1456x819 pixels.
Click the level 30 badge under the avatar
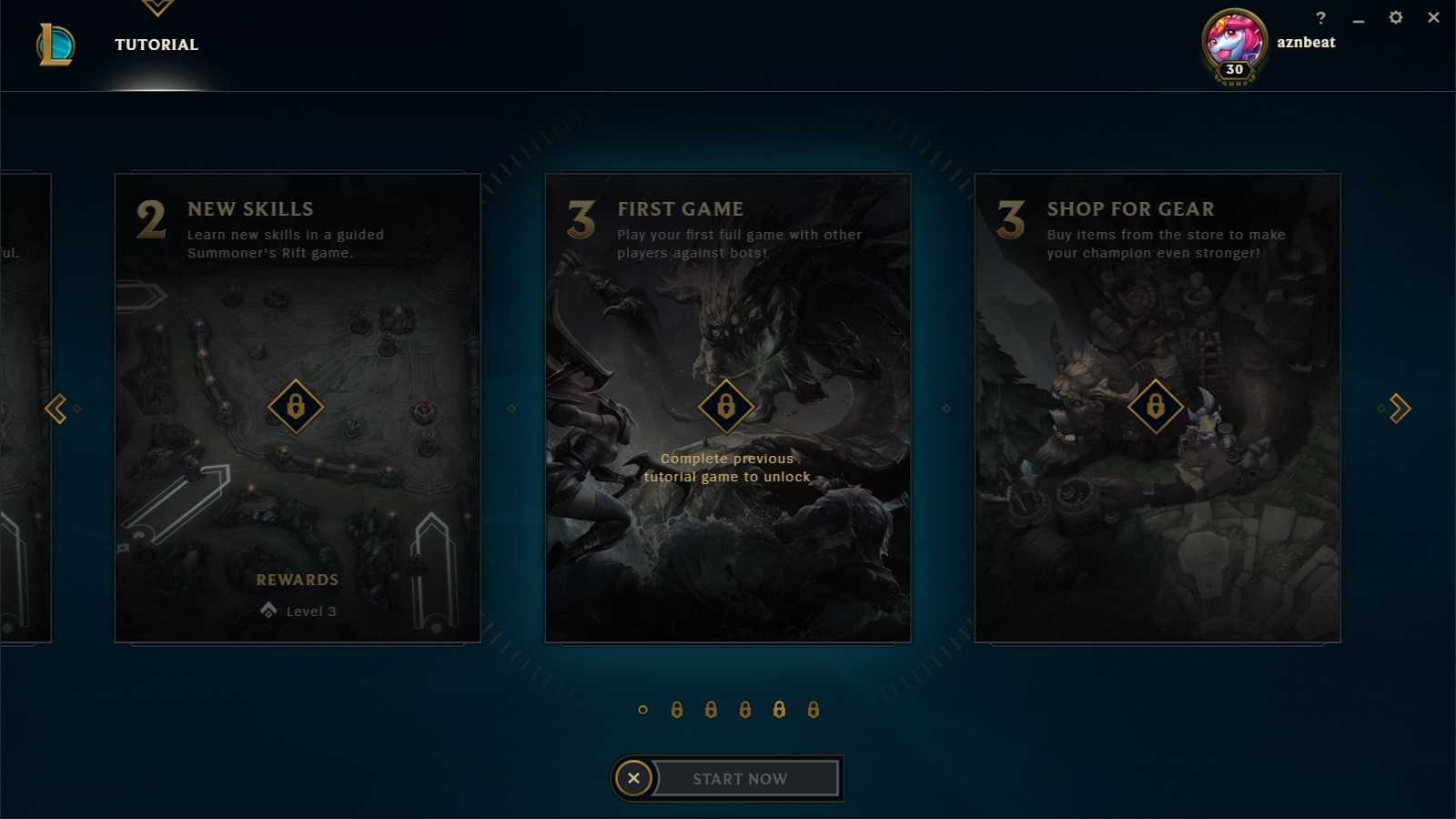click(1233, 70)
